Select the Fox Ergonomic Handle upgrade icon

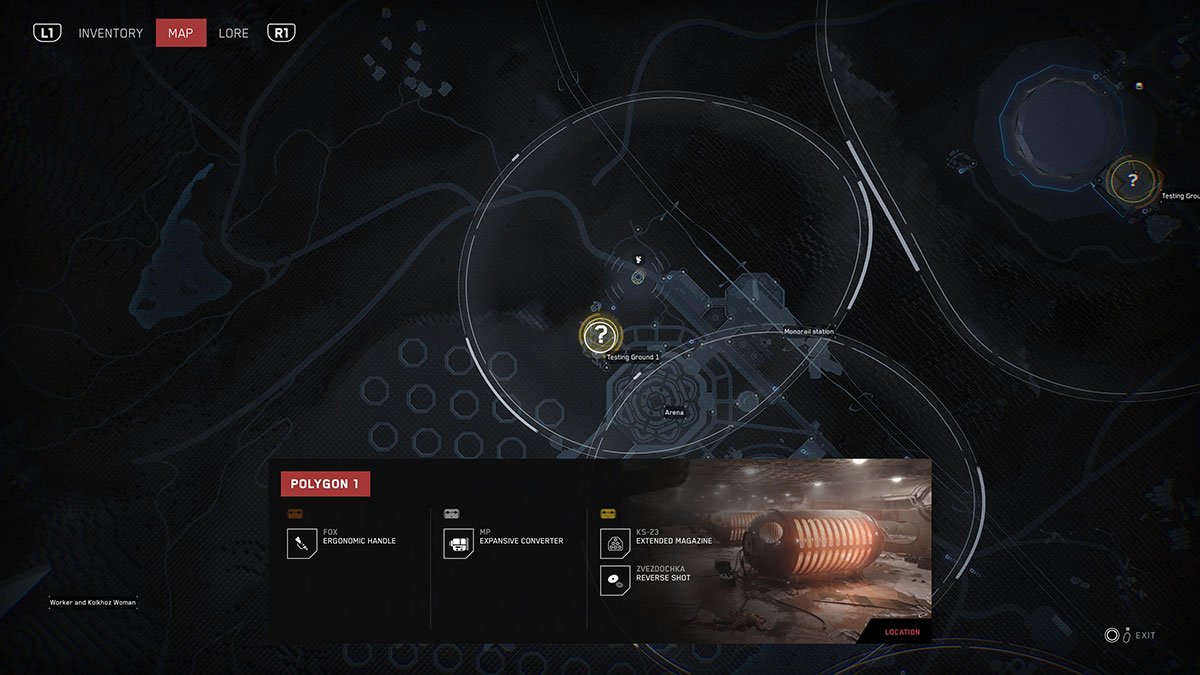[x=302, y=544]
